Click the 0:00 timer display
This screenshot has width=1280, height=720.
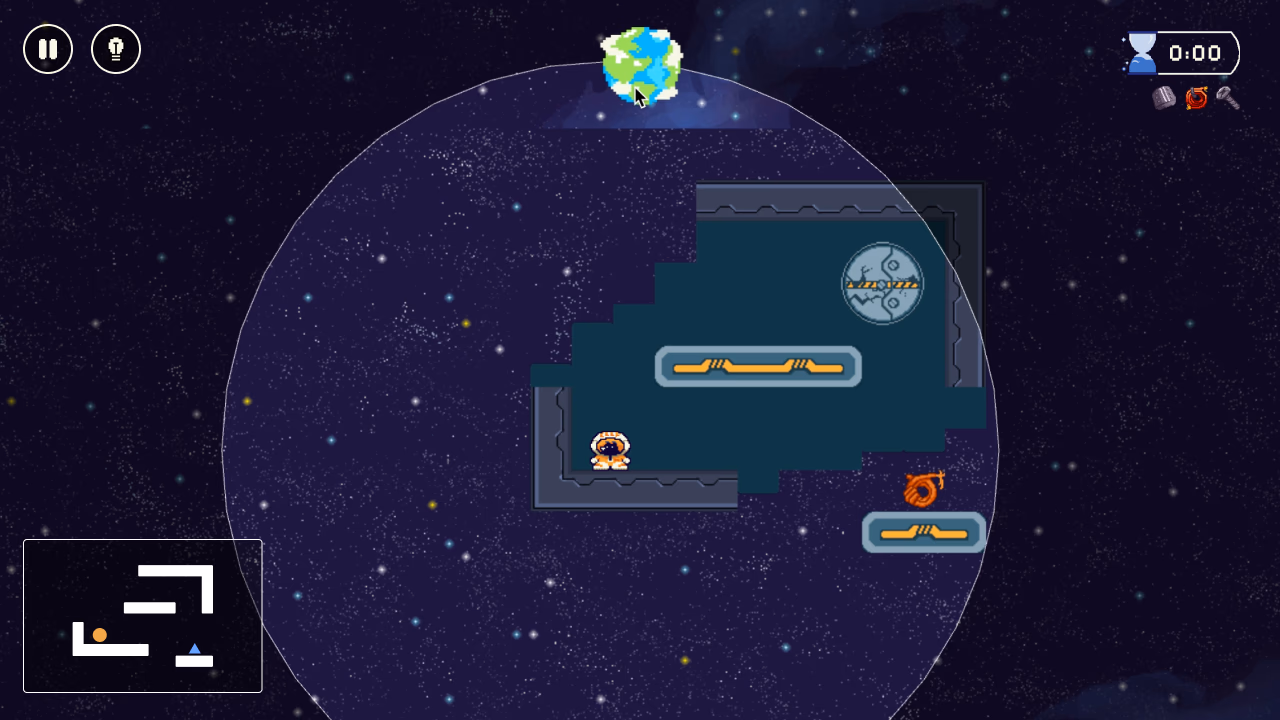click(1195, 53)
